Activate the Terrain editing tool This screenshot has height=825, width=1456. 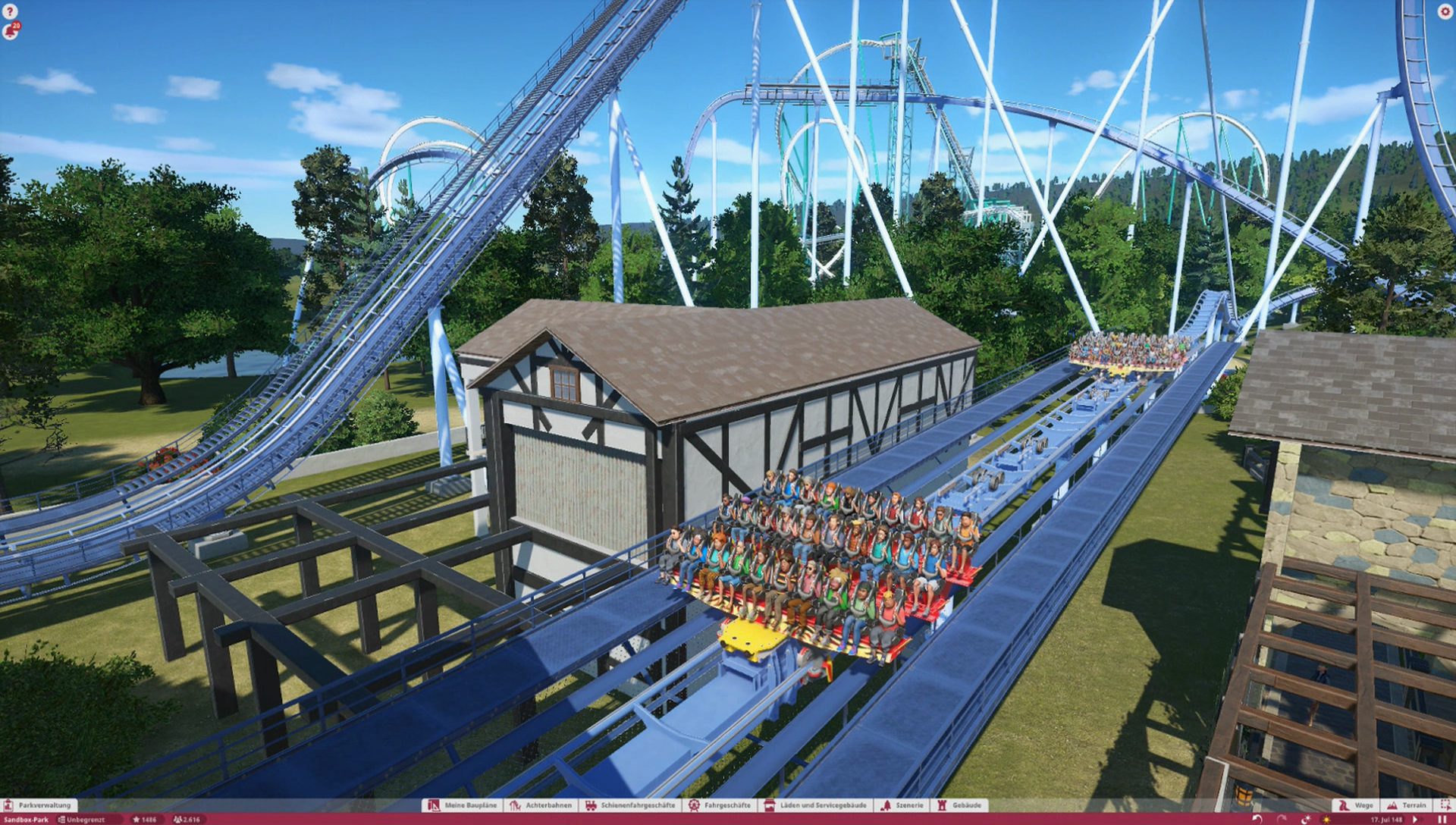pyautogui.click(x=1407, y=805)
